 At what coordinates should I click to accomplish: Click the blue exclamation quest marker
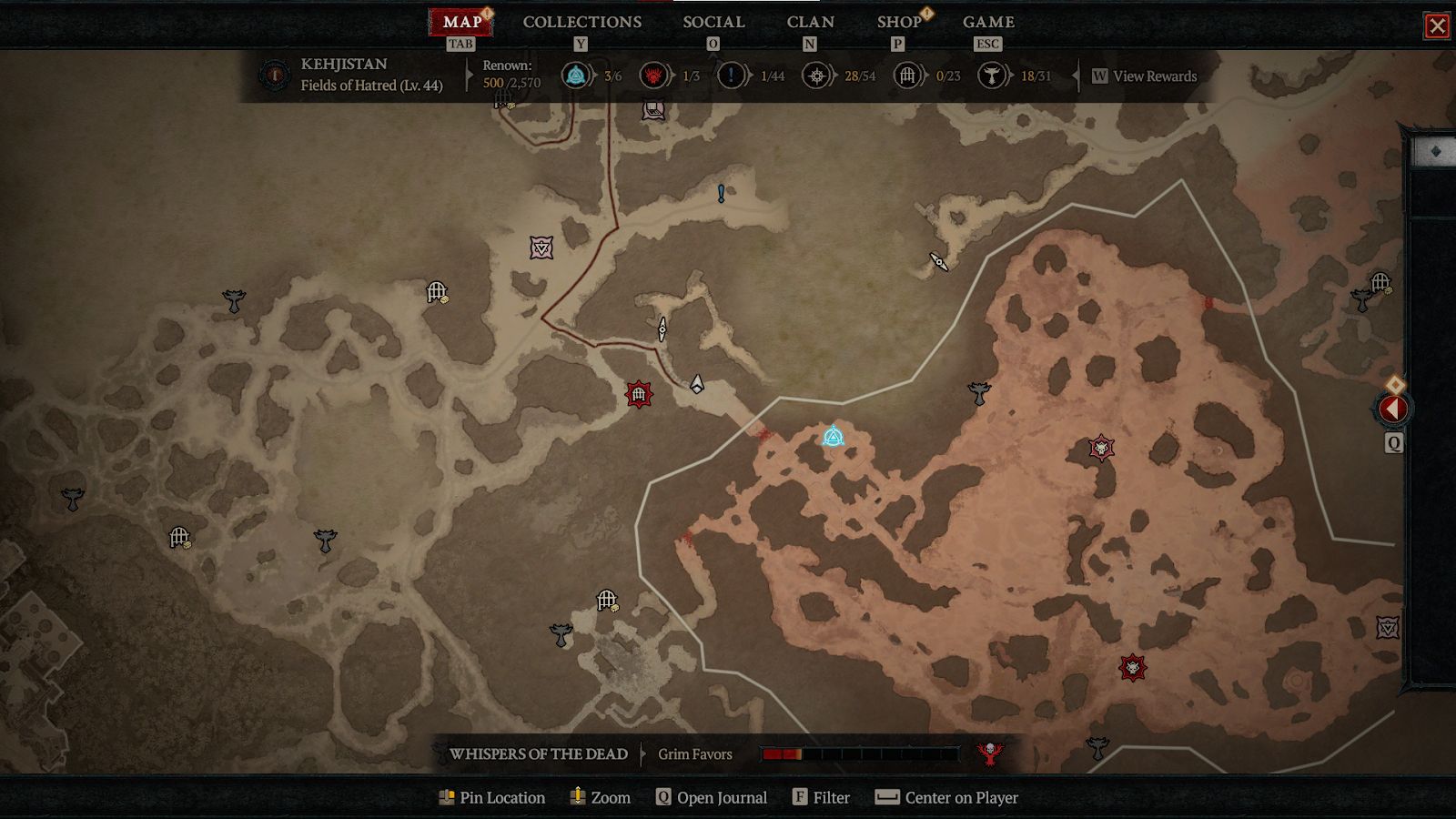pos(721,193)
